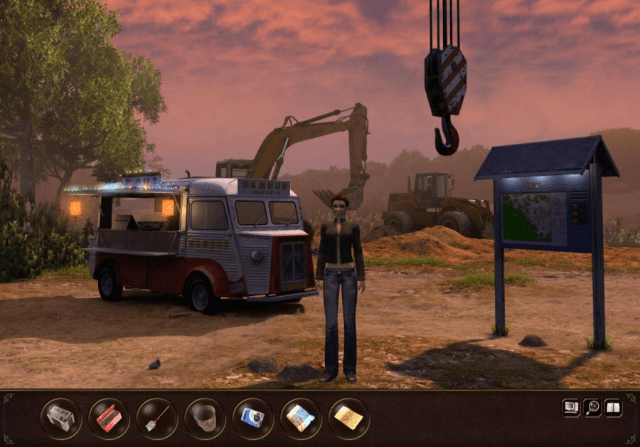Image resolution: width=640 pixels, height=447 pixels.
Task: Select the silver device in the inventory
Action: click(x=61, y=418)
